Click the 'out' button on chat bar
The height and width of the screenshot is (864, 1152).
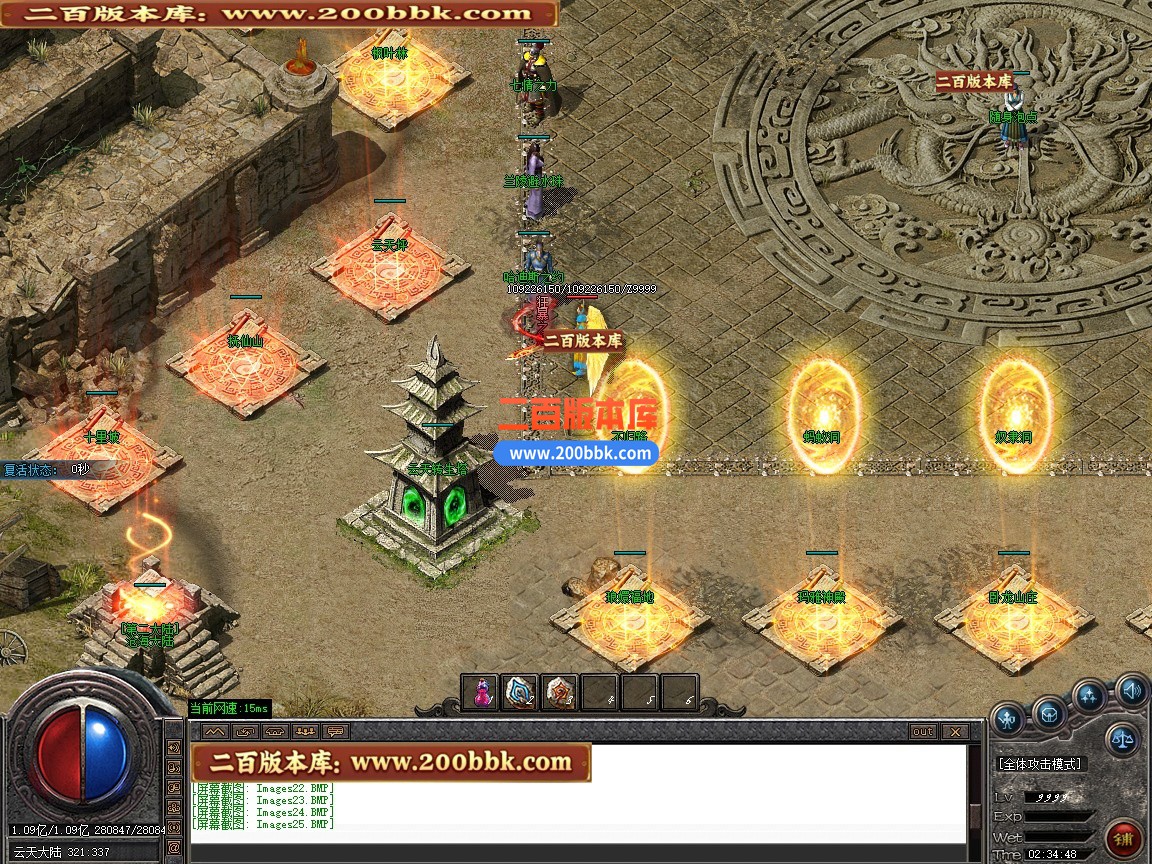[922, 731]
